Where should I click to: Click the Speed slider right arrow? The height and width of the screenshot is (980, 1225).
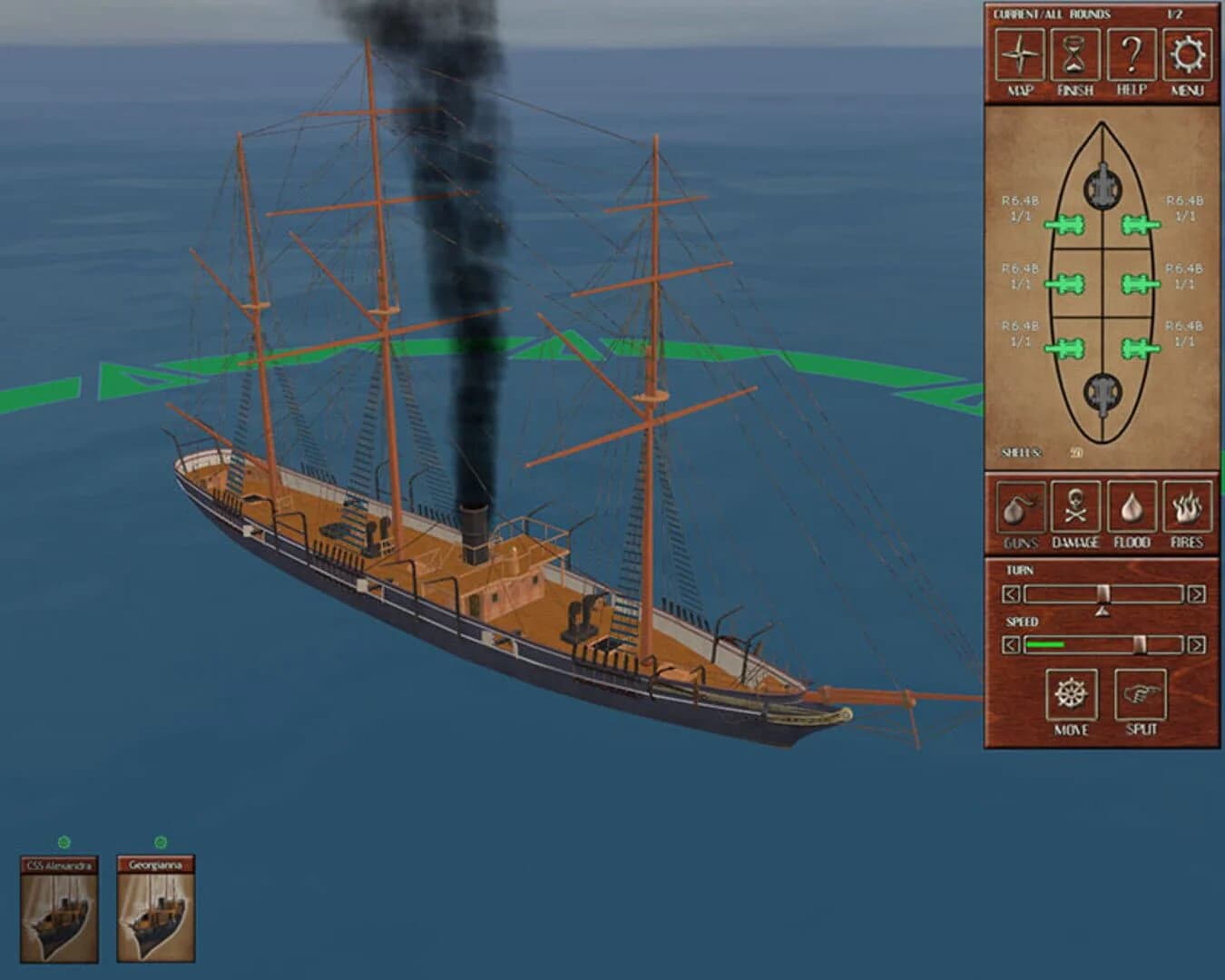[x=1196, y=646]
